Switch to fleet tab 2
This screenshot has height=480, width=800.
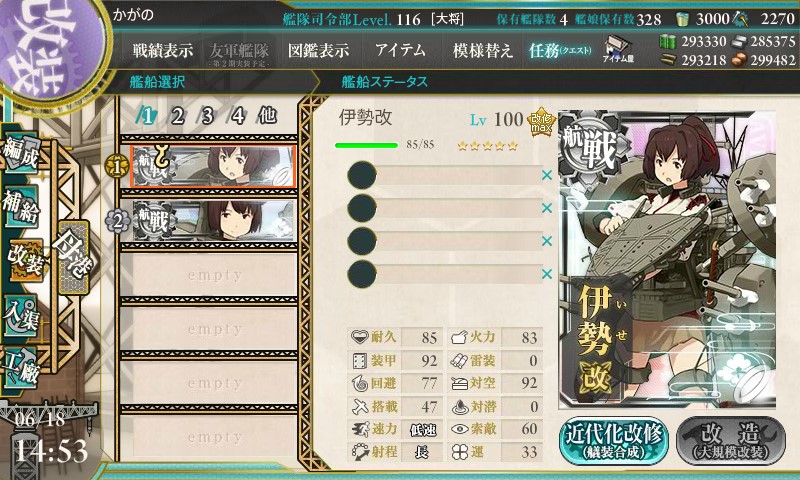177,115
